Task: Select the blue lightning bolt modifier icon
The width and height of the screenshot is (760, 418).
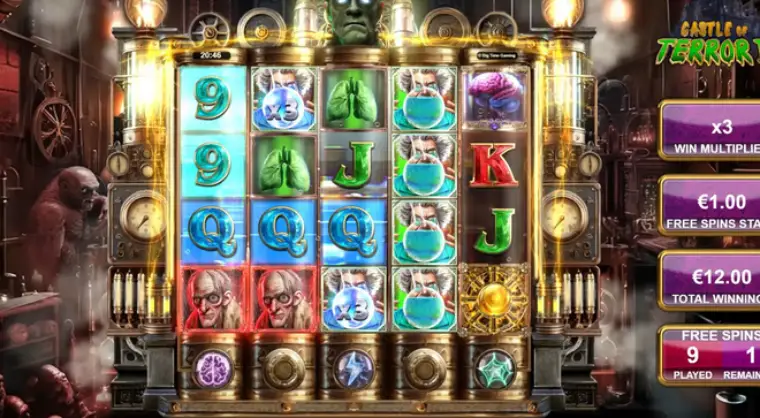Action: 353,367
